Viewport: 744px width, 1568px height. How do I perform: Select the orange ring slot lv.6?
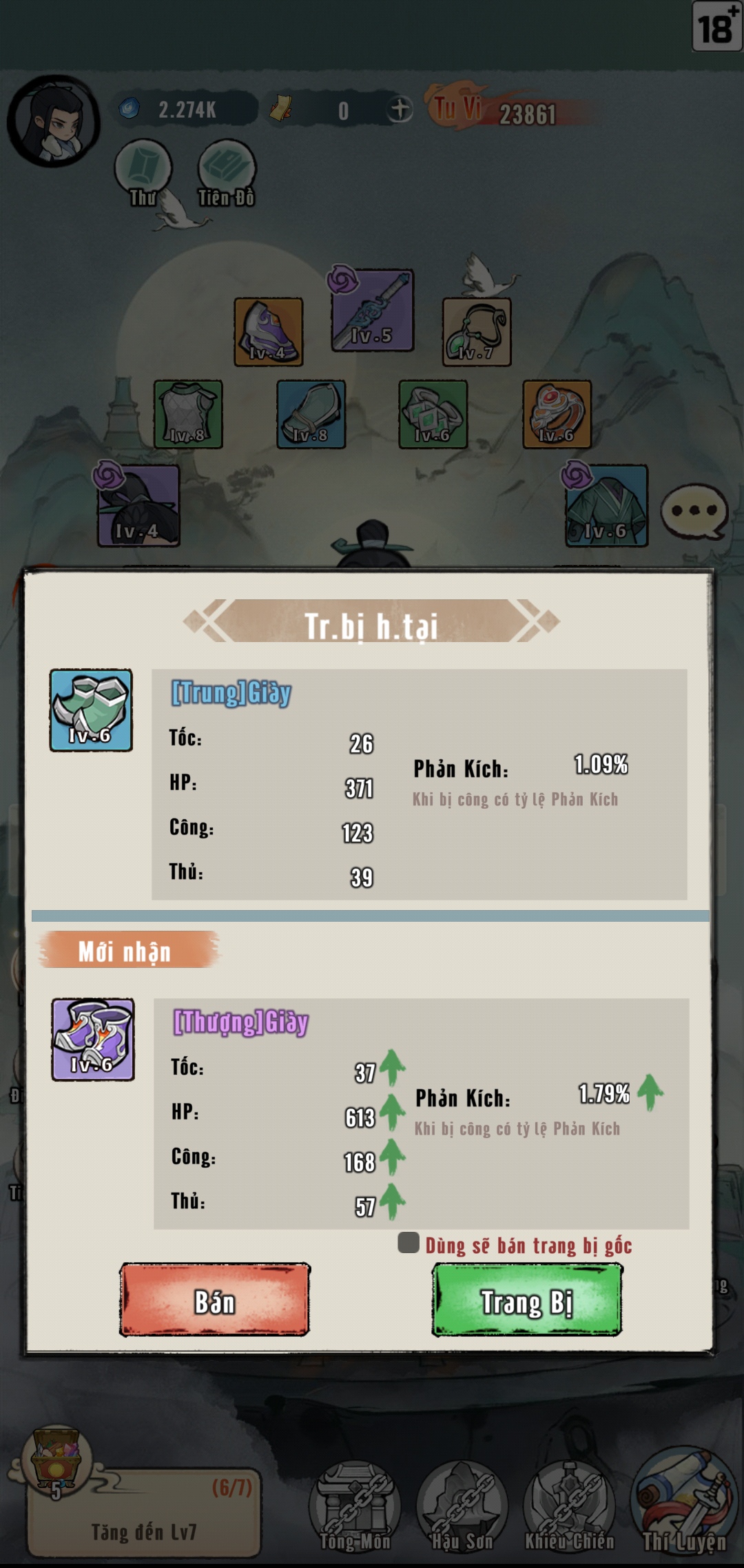[557, 414]
